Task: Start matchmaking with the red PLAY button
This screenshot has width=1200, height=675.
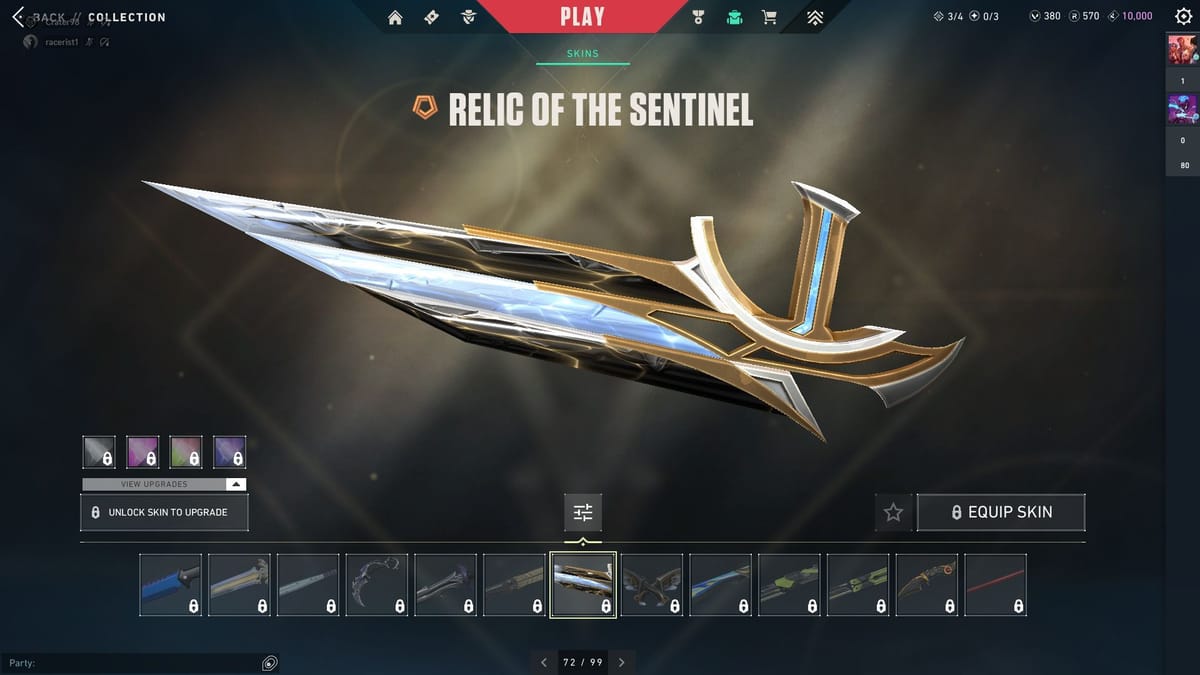Action: (x=582, y=17)
